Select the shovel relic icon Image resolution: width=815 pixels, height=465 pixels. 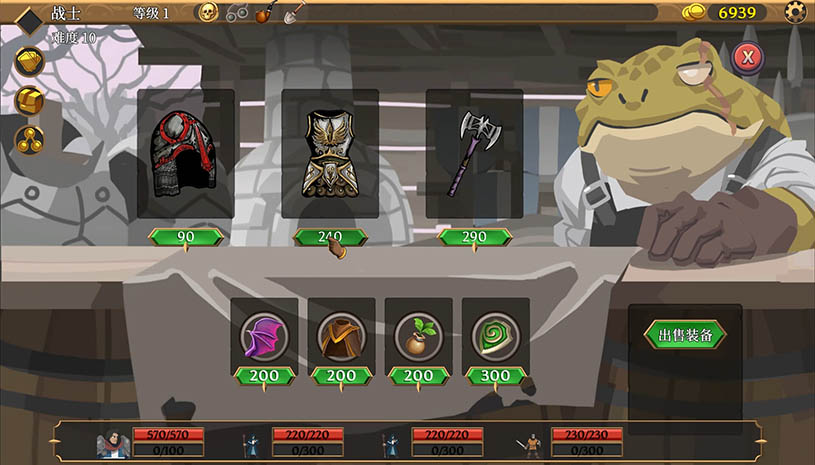point(294,13)
